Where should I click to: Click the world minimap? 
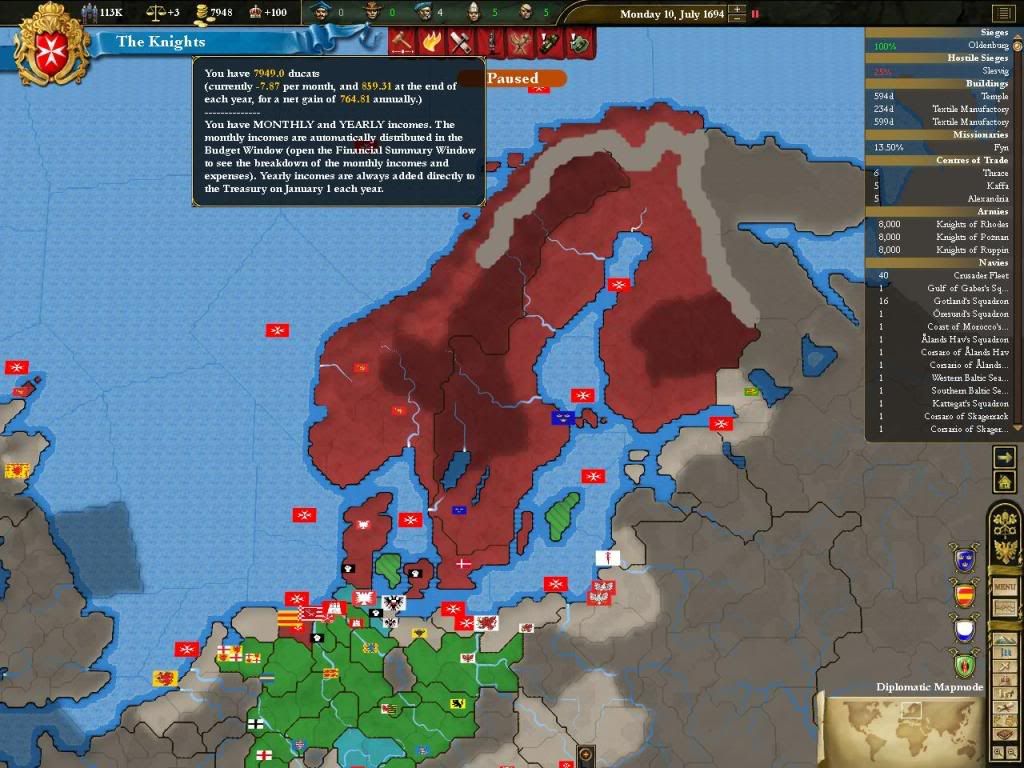902,729
